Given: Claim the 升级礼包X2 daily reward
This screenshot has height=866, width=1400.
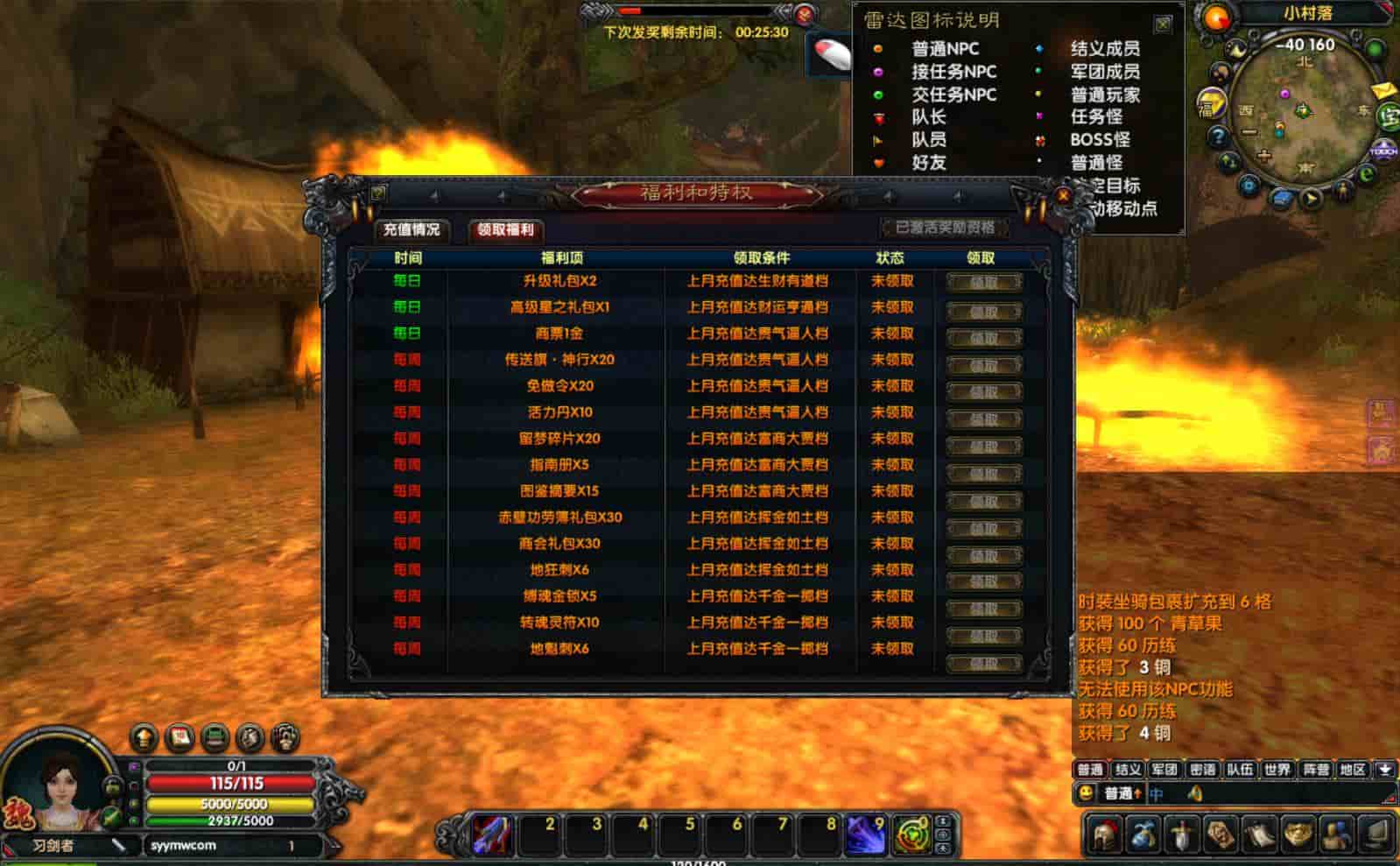Looking at the screenshot, I should [983, 282].
